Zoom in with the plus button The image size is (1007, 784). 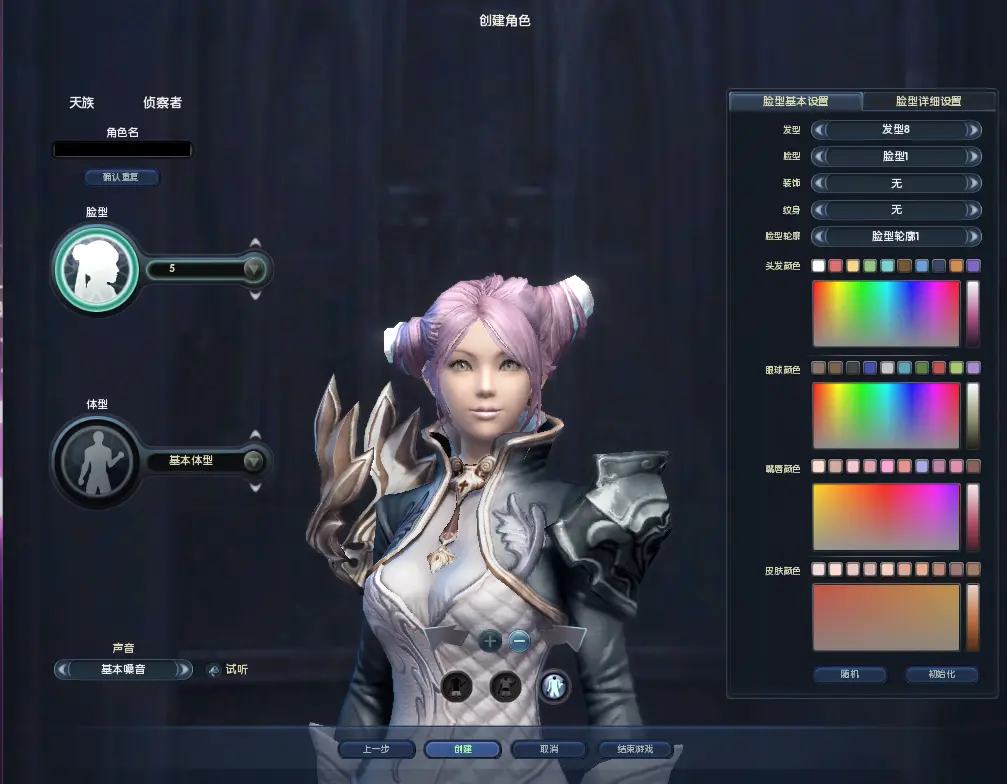[x=490, y=642]
